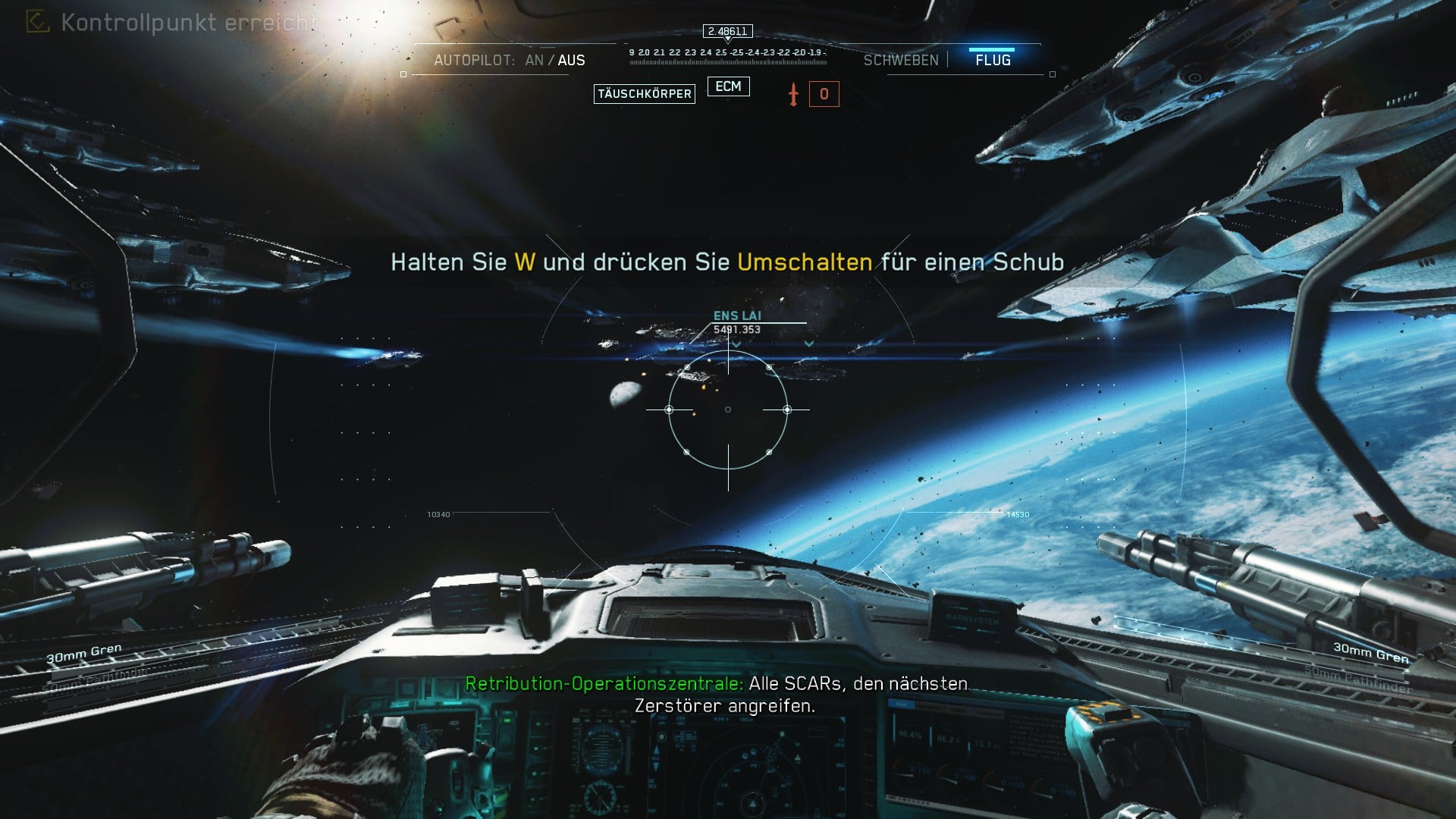Switch to SCHWEBEN hover mode

tap(901, 61)
